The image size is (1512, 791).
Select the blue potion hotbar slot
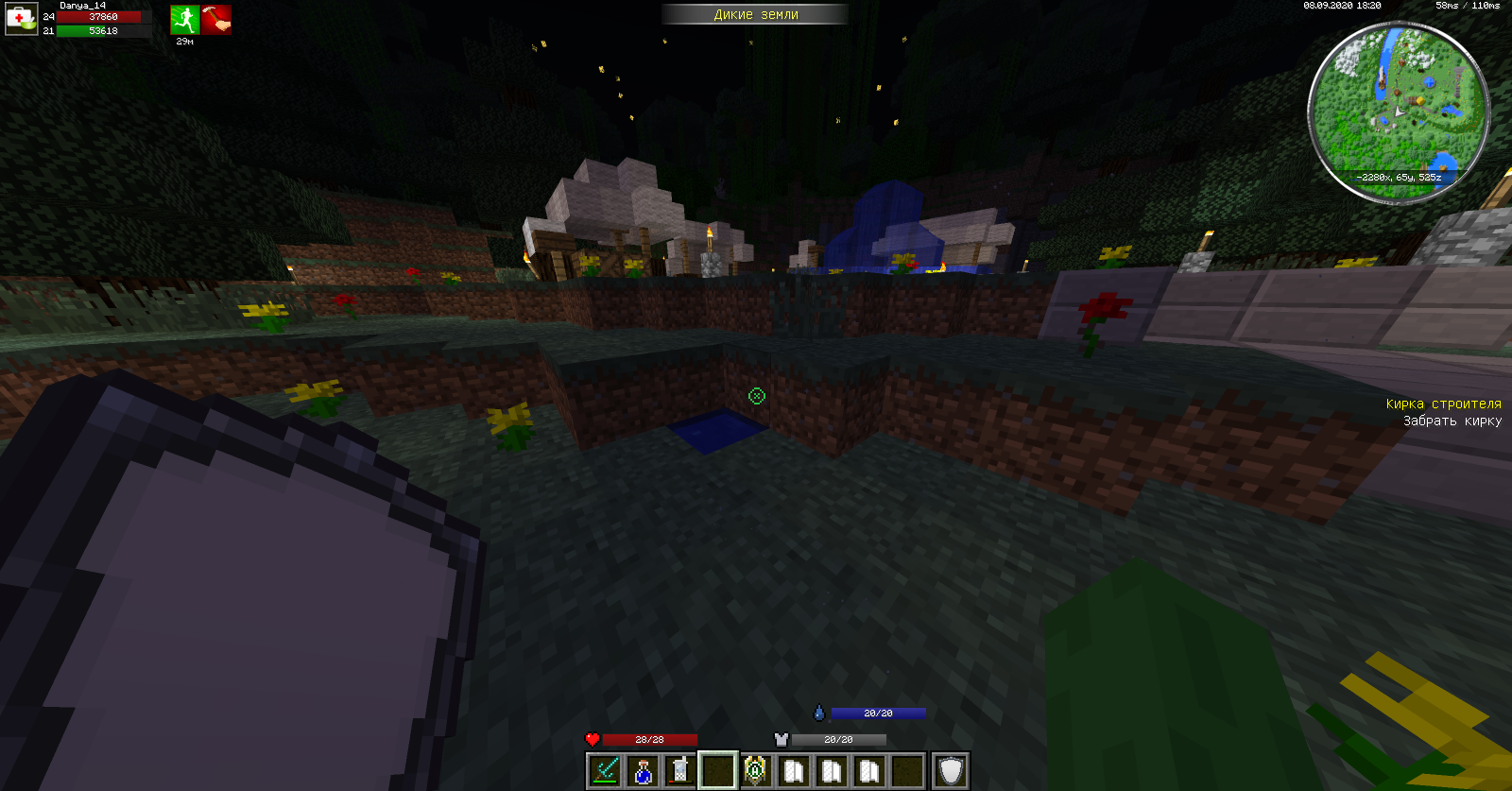pos(643,771)
